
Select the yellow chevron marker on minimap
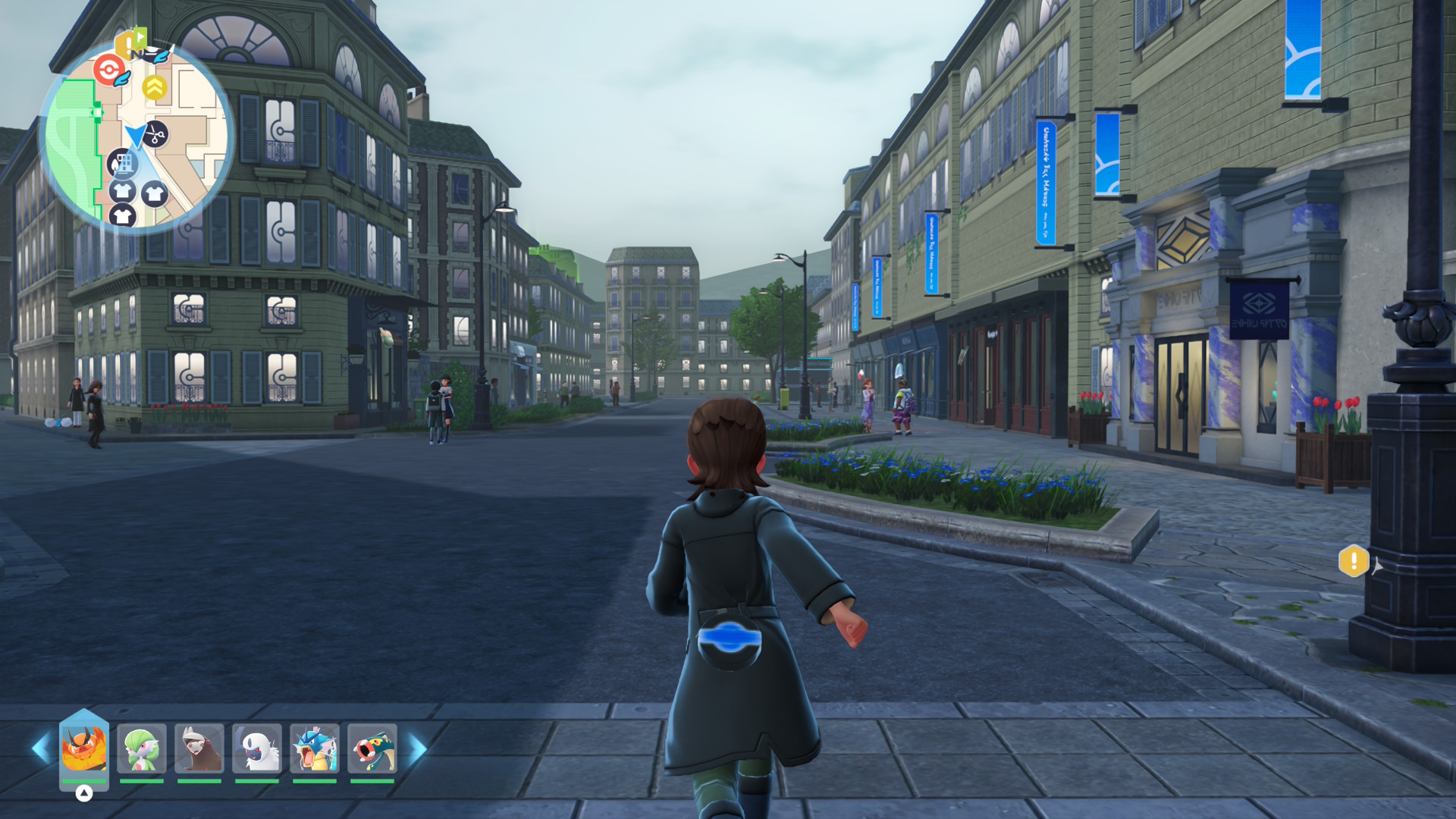[x=155, y=88]
